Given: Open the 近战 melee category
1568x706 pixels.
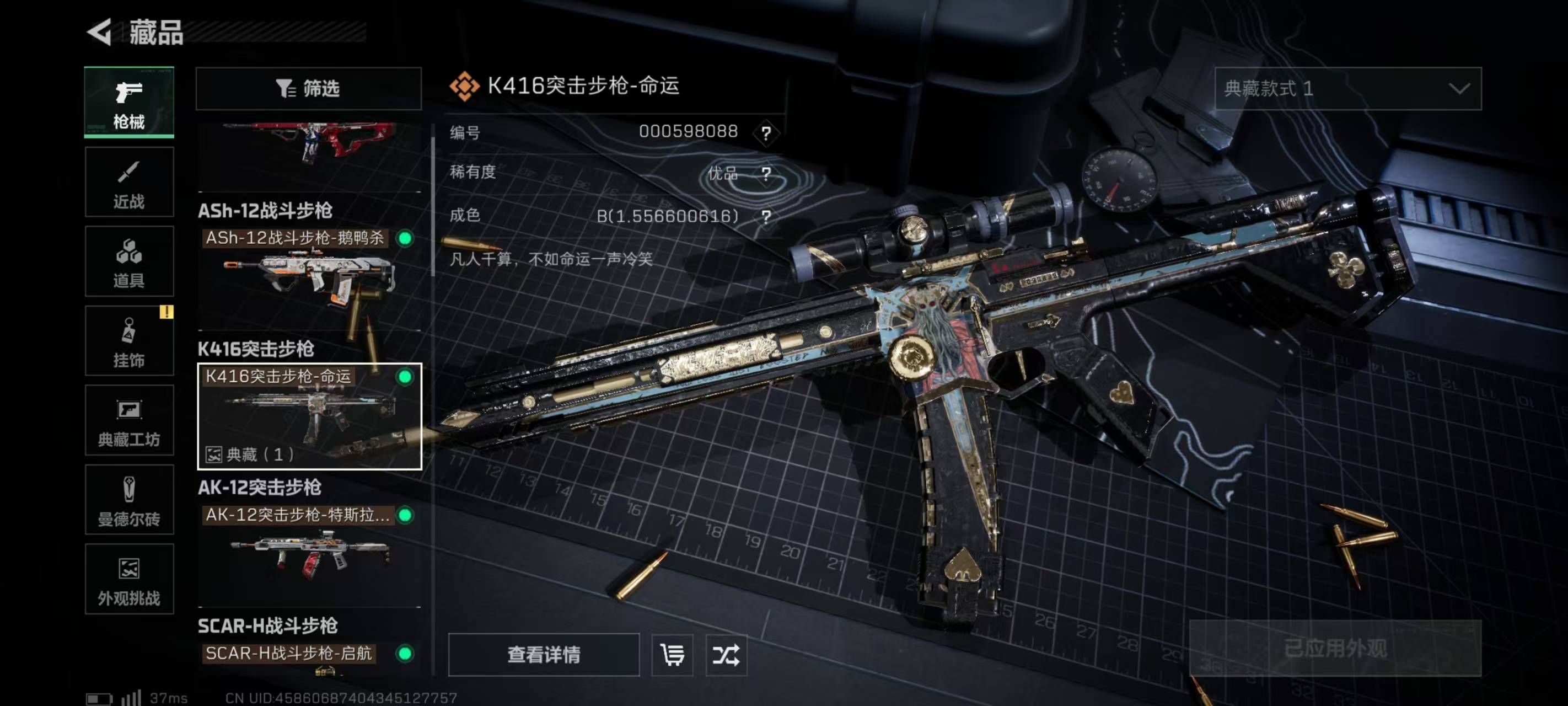Looking at the screenshot, I should (x=129, y=182).
